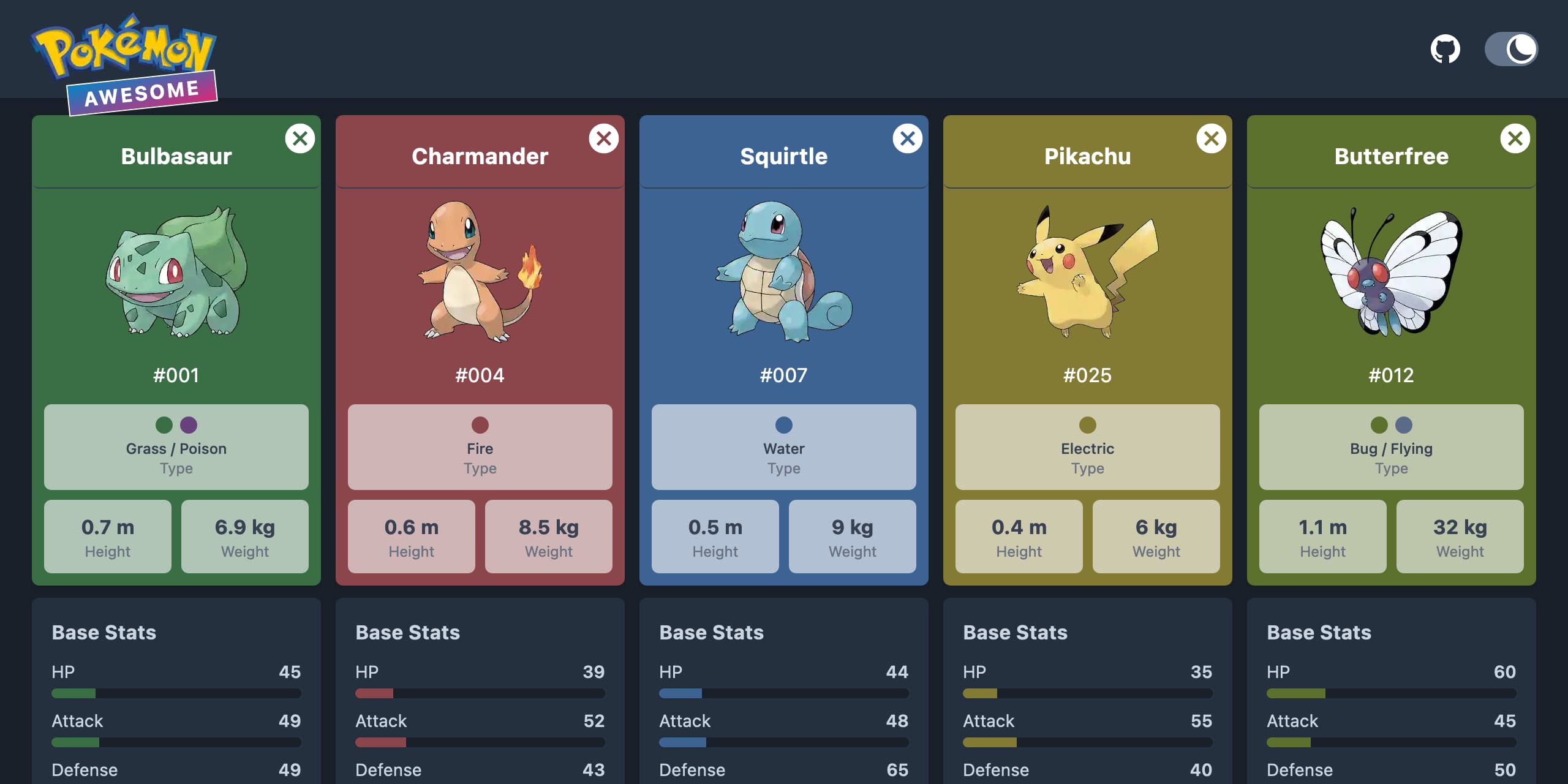Click the moon icon in the theme switch
The width and height of the screenshot is (1568, 784).
pos(1522,48)
